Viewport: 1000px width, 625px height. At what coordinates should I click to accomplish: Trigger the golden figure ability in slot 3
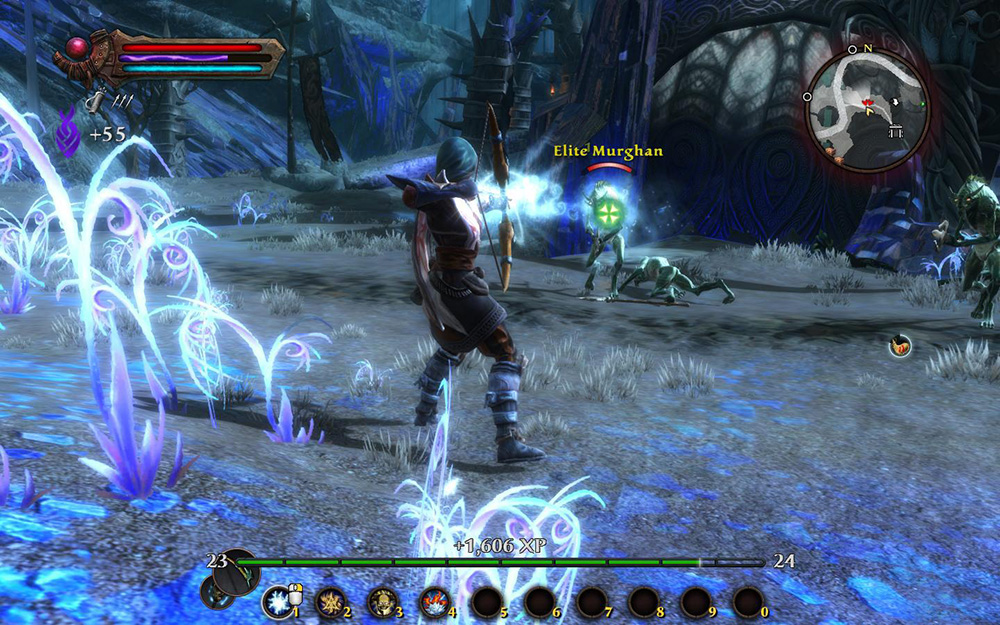pos(382,602)
